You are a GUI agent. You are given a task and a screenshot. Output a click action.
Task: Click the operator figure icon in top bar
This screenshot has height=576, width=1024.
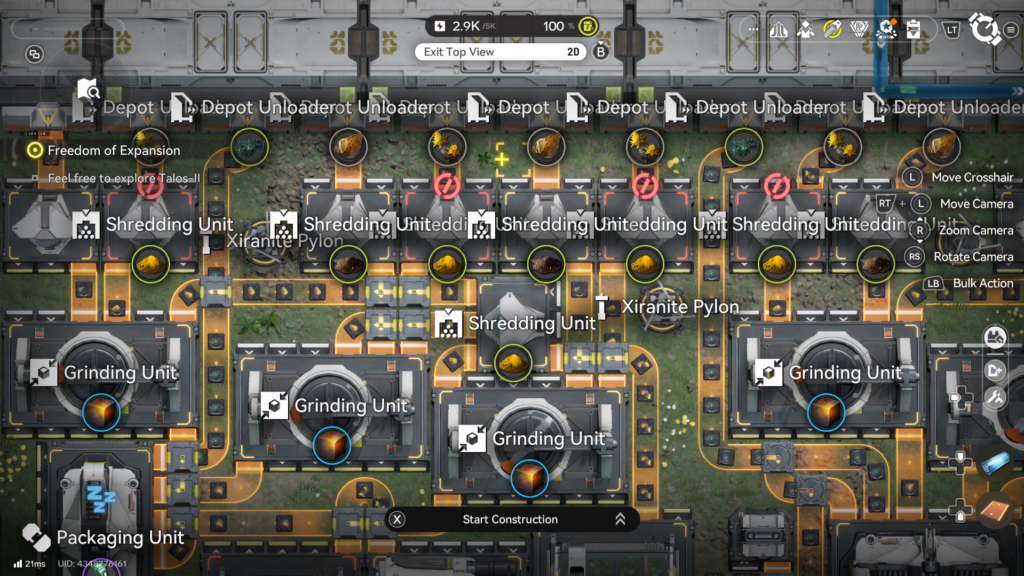806,29
